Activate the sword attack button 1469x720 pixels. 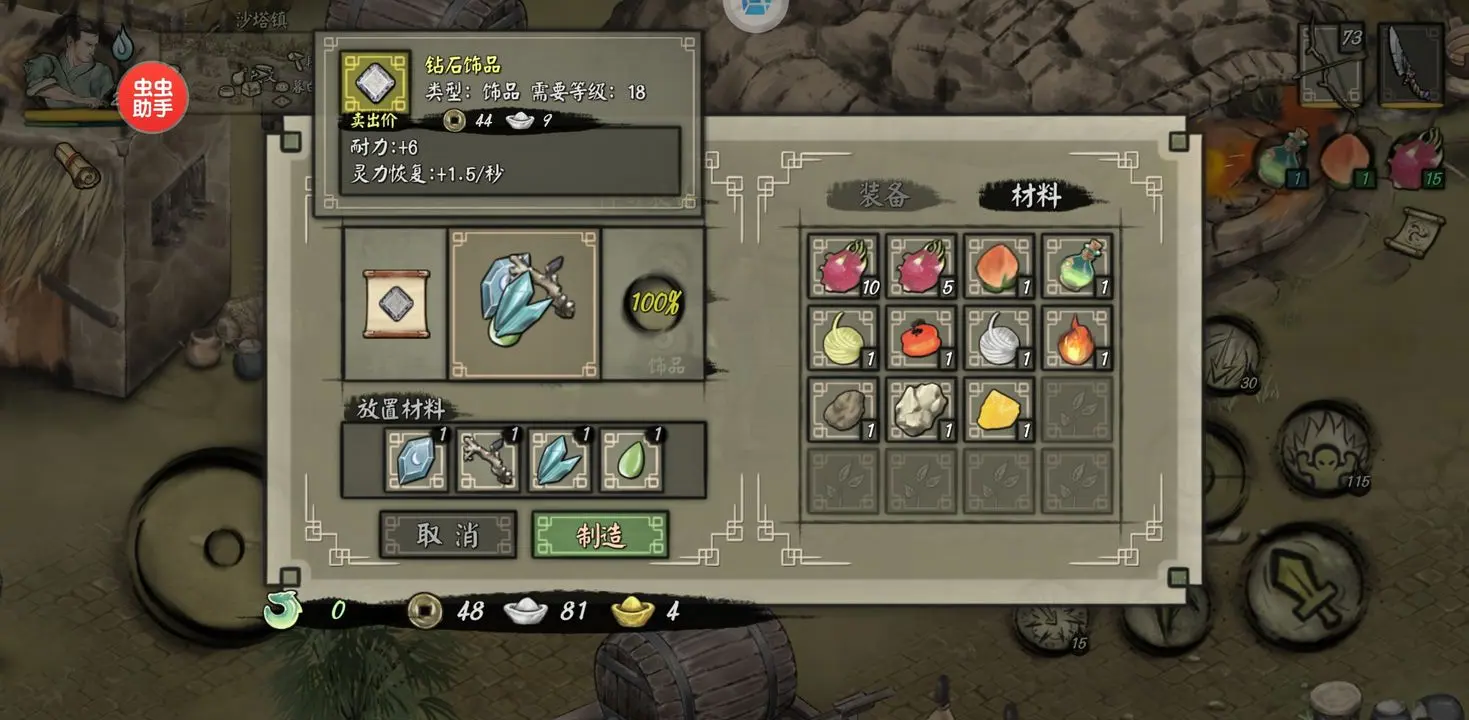coord(1305,586)
